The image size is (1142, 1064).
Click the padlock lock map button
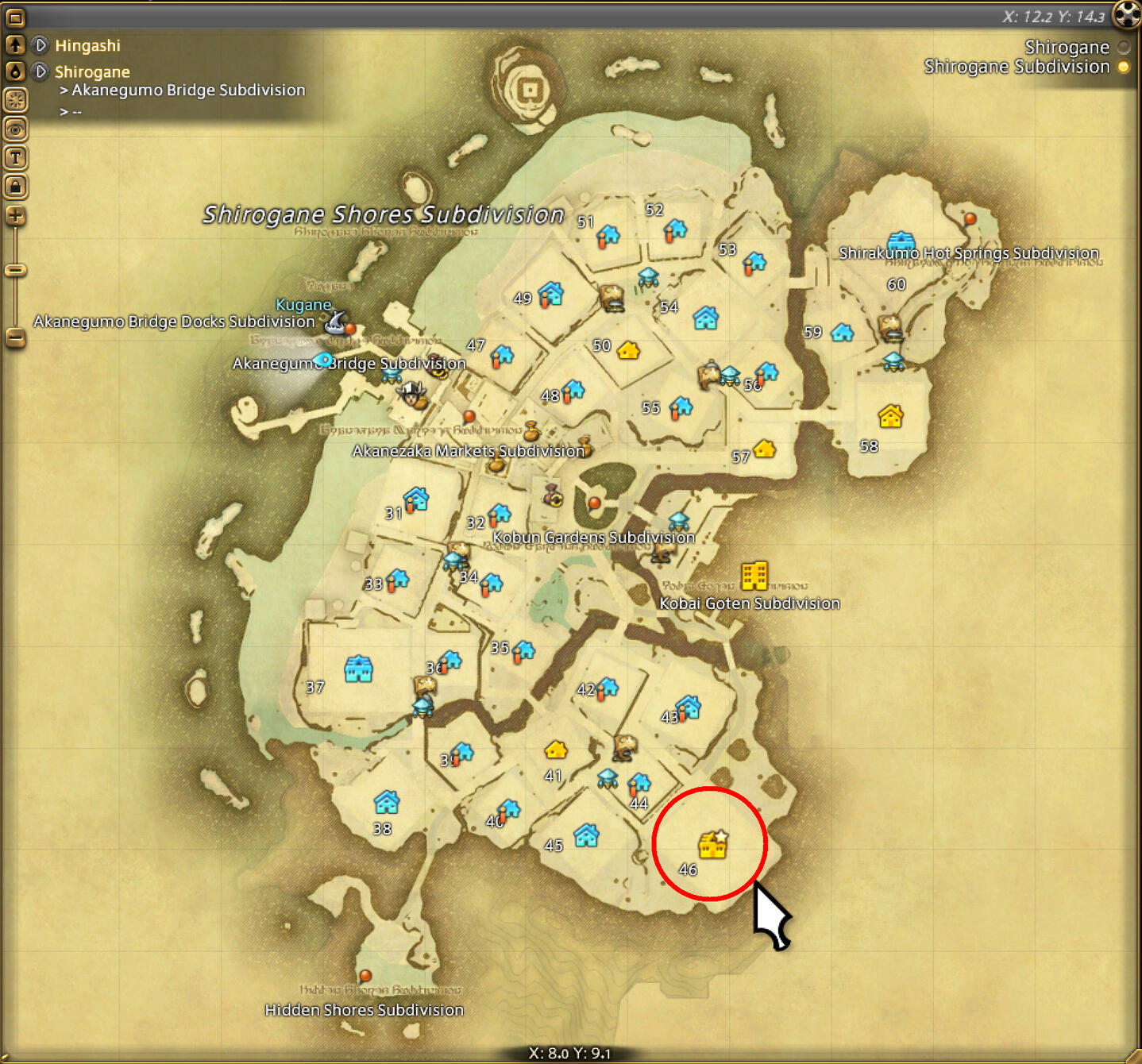[15, 187]
